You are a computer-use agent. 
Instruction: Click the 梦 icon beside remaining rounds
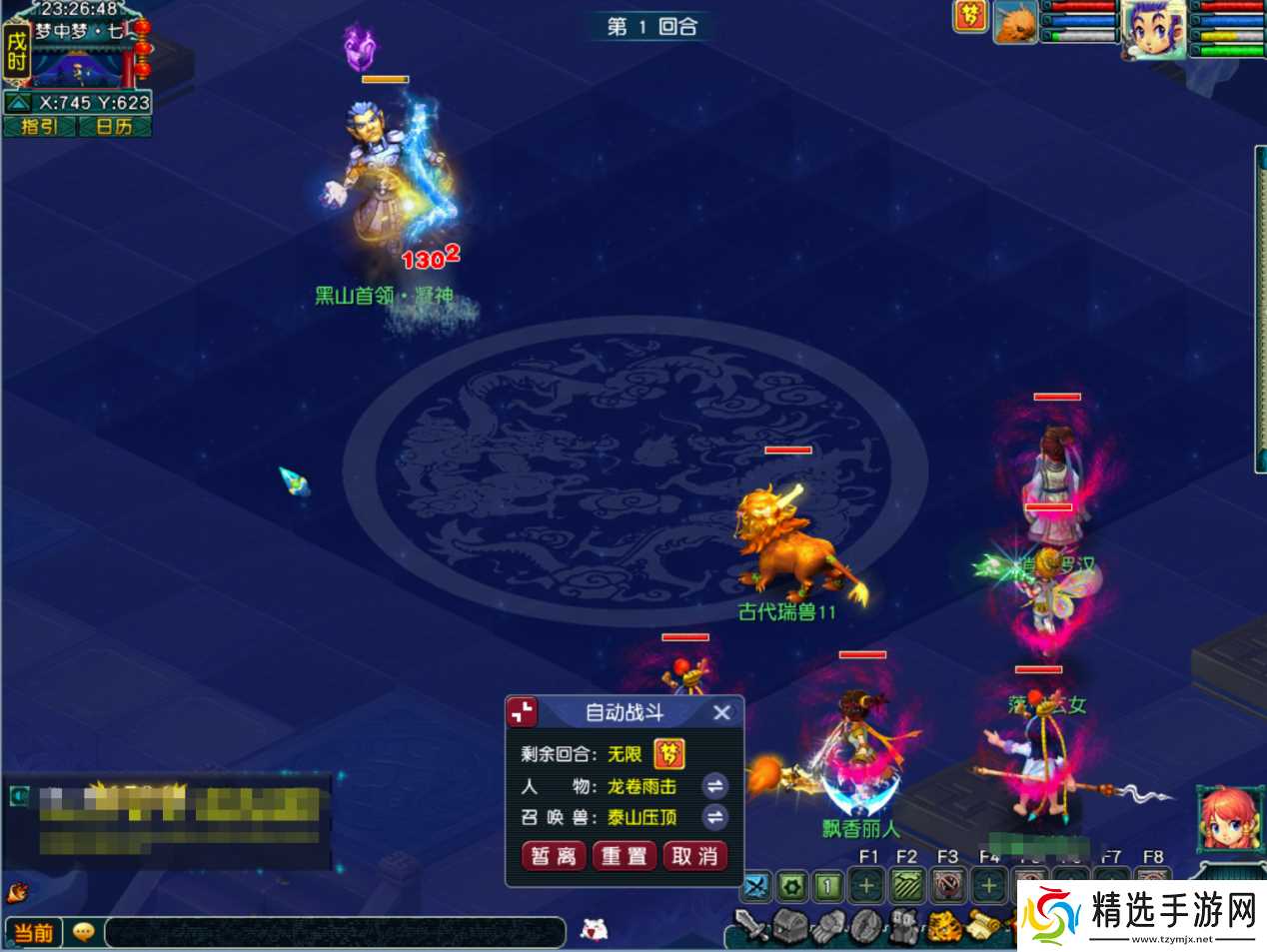pyautogui.click(x=668, y=753)
